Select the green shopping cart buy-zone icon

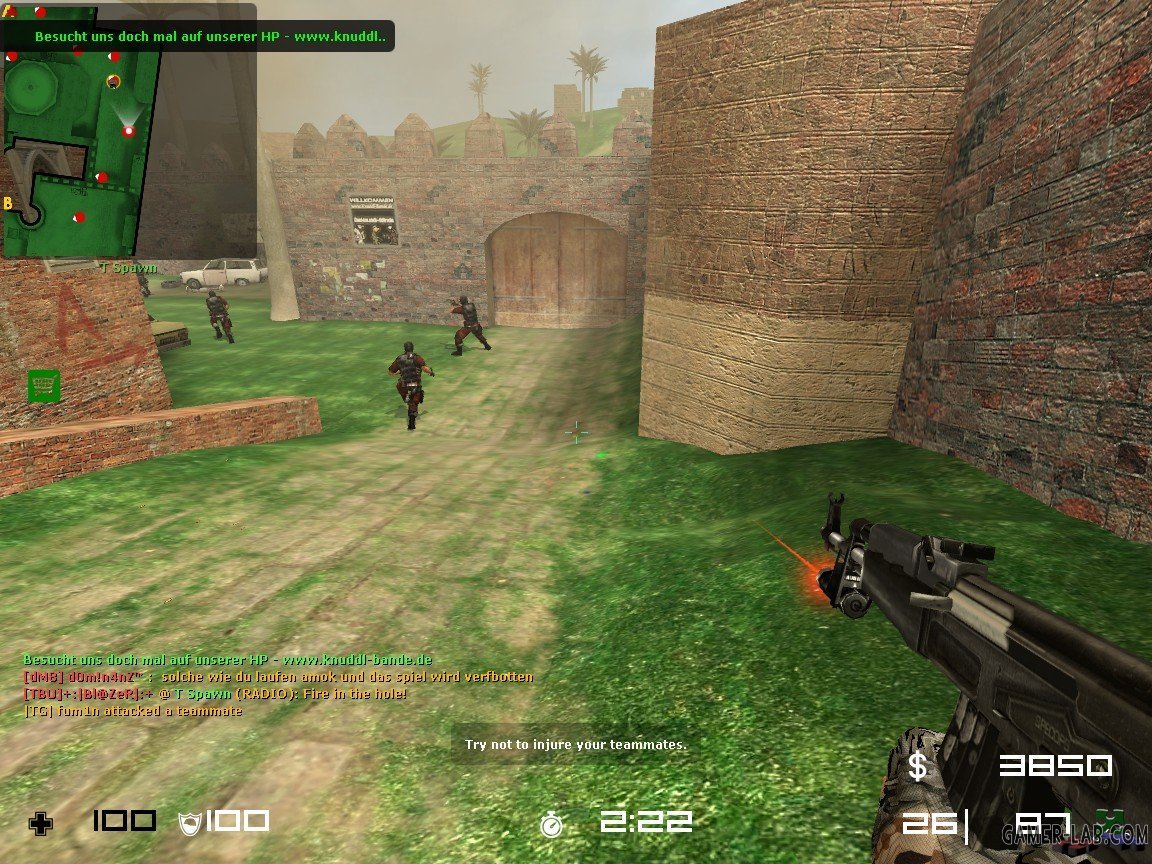point(44,386)
